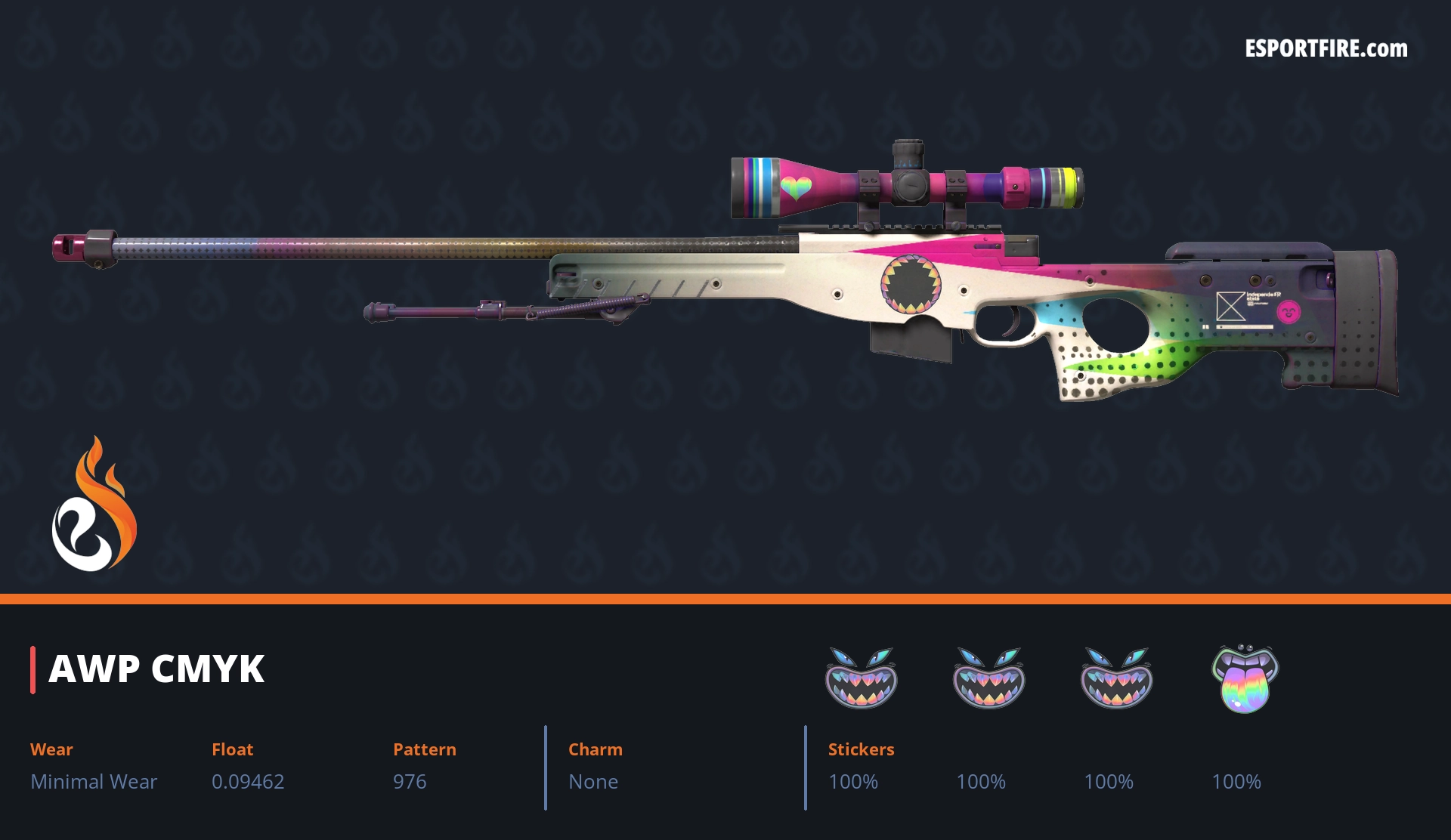This screenshot has width=1451, height=840.
Task: Click the orange flame logo
Action: tap(94, 505)
